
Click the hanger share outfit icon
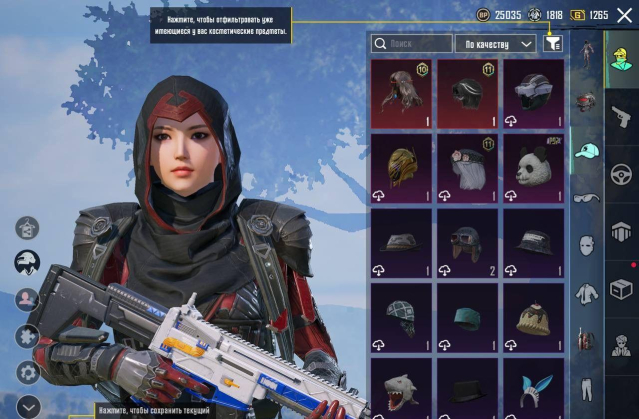[27, 228]
